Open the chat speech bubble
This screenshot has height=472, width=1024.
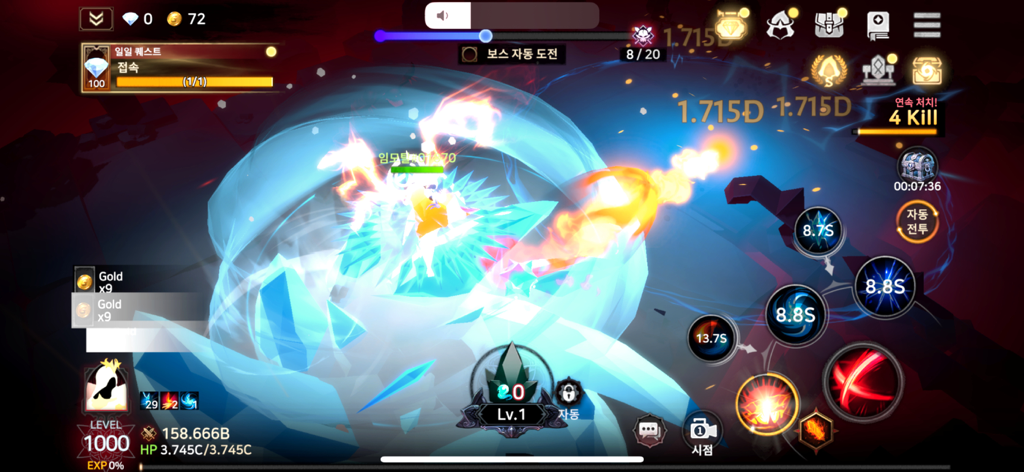[650, 432]
